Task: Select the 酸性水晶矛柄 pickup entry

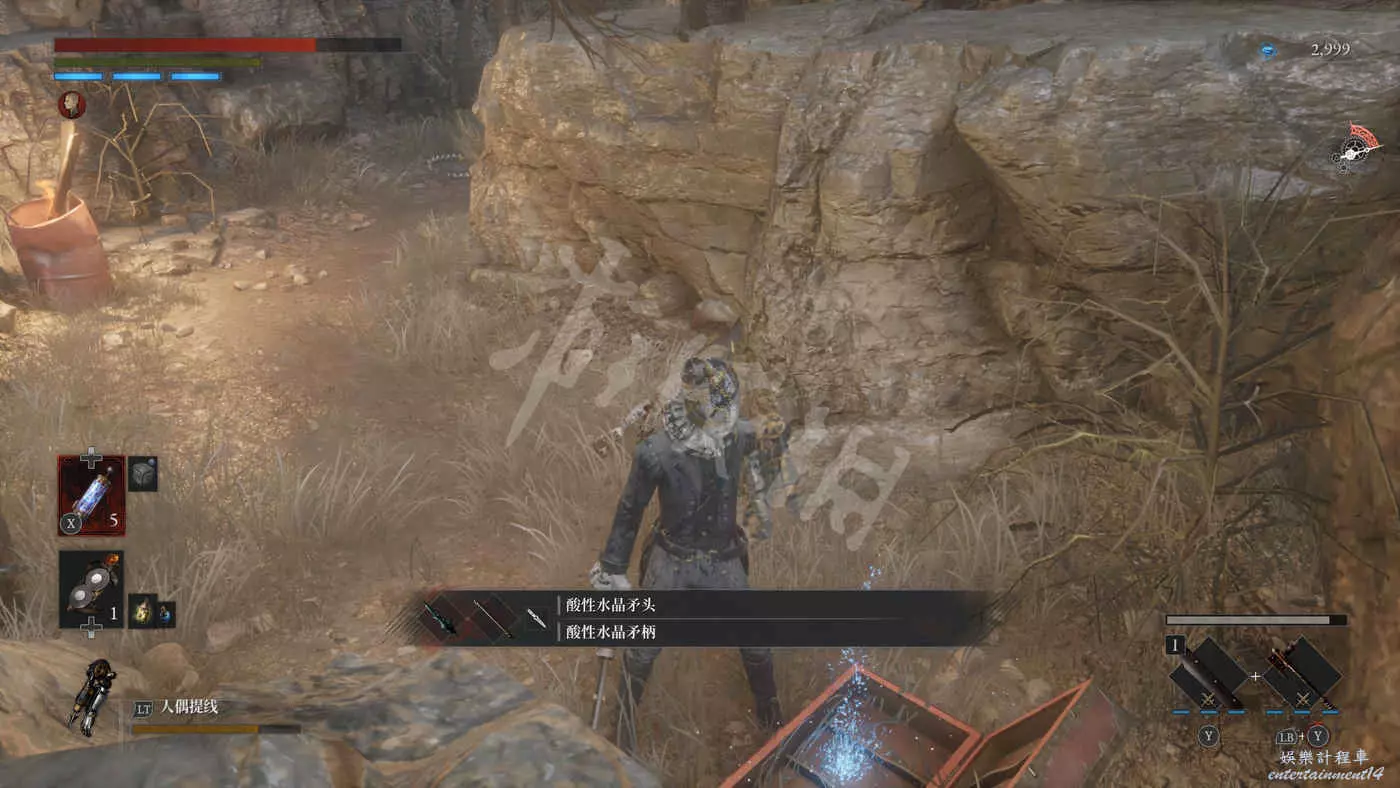Action: [610, 632]
